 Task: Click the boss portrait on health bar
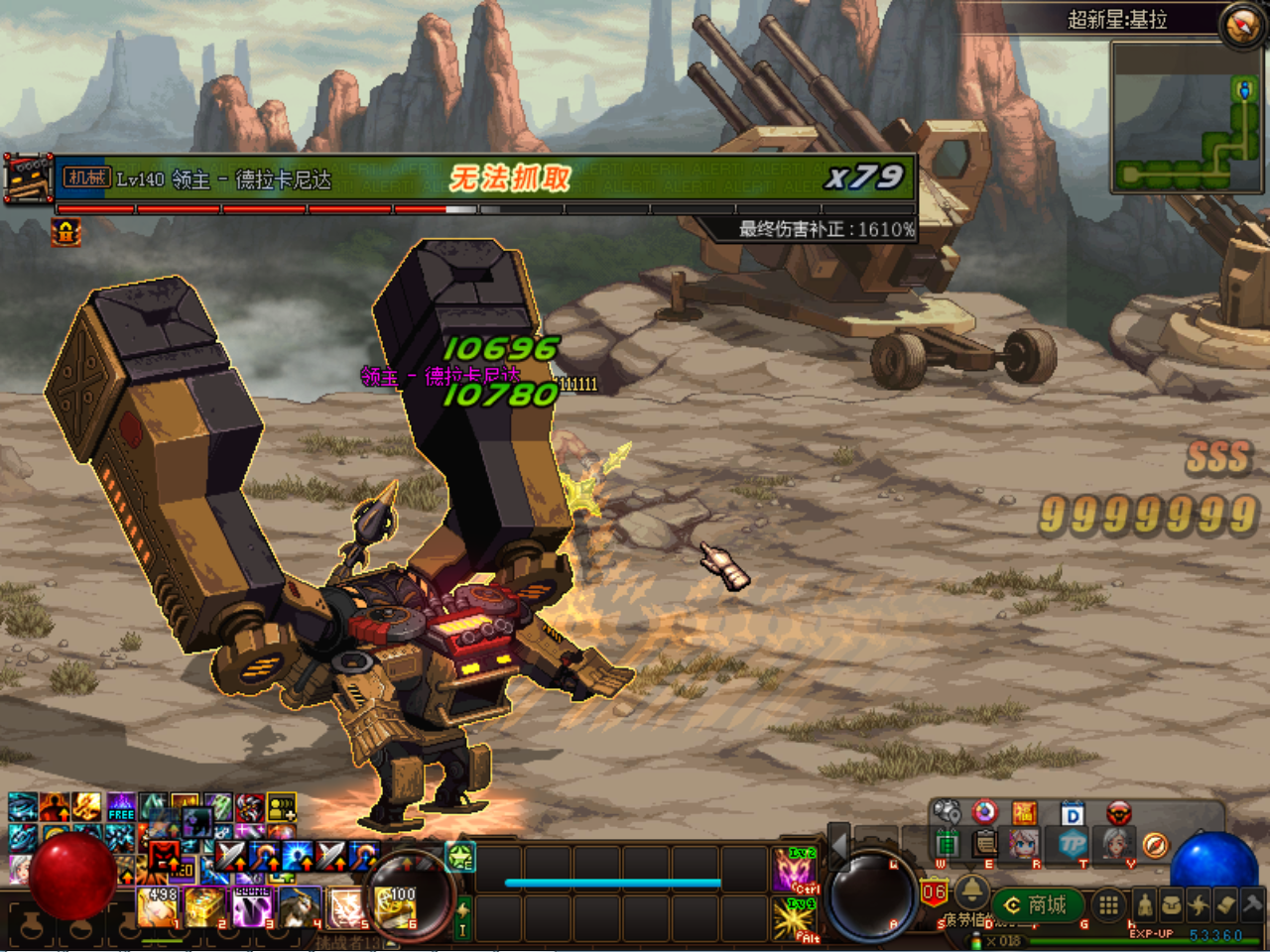point(27,178)
